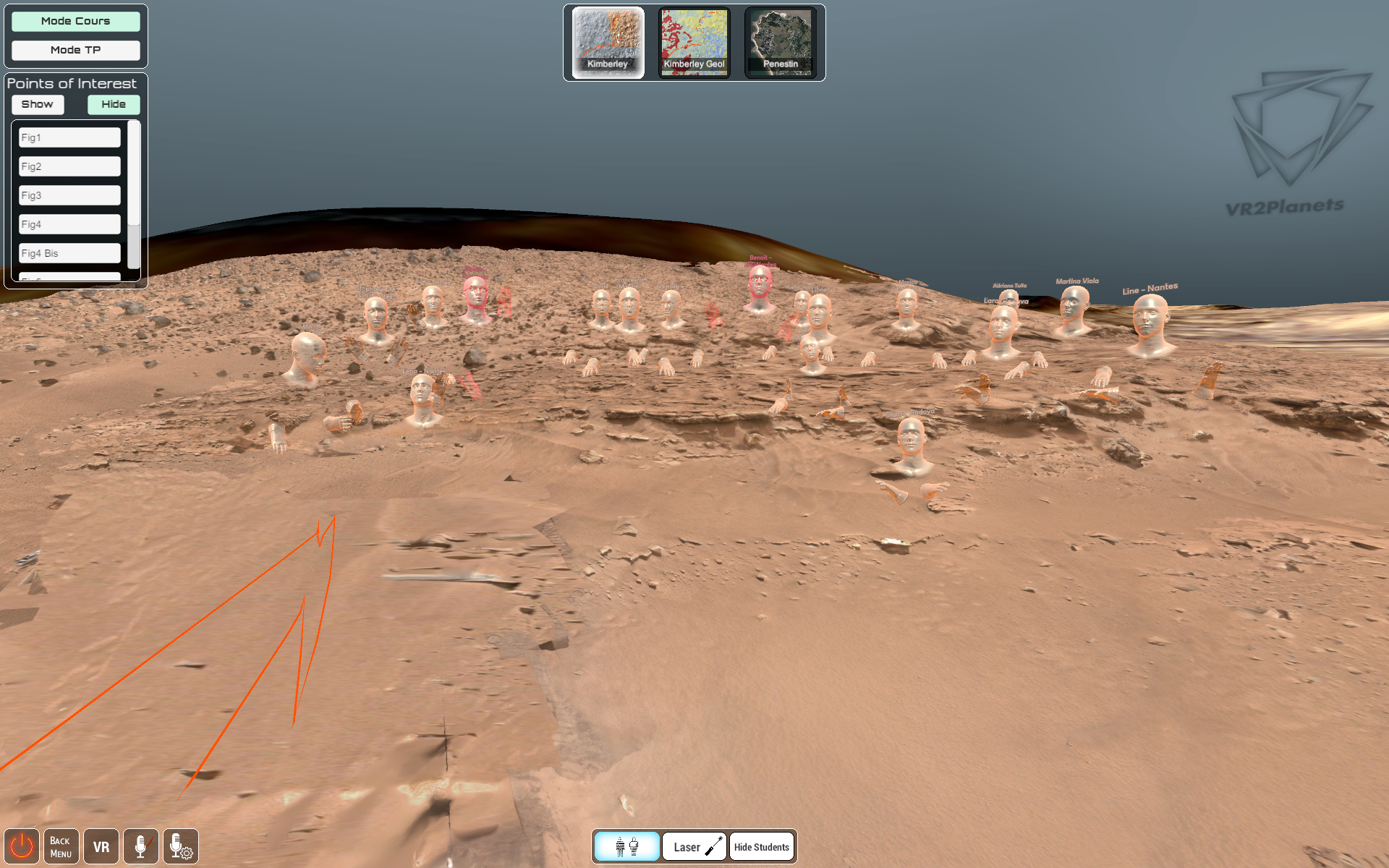Open the Fig4 Bis entry
This screenshot has width=1389, height=868.
[x=69, y=253]
